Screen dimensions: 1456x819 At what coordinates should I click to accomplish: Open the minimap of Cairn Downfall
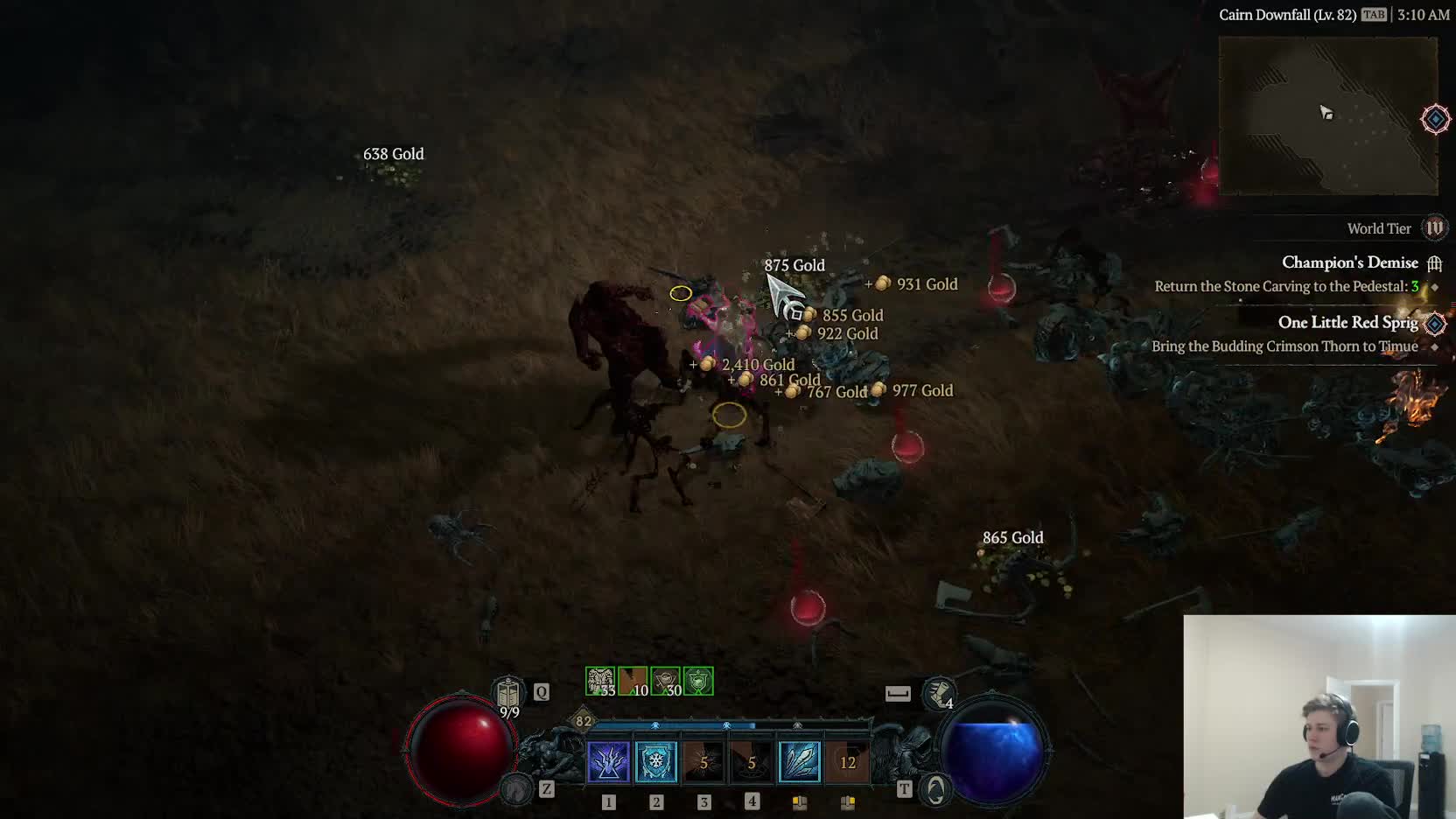pyautogui.click(x=1327, y=115)
